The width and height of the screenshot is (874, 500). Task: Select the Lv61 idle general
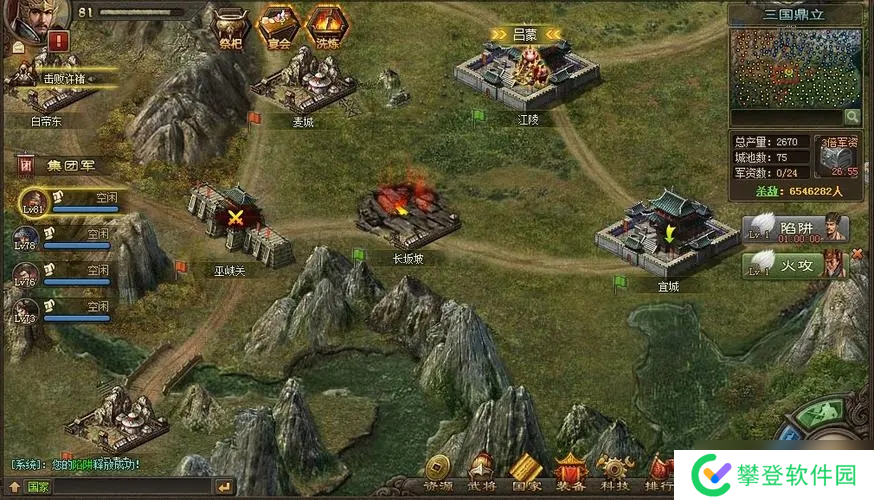click(x=33, y=204)
